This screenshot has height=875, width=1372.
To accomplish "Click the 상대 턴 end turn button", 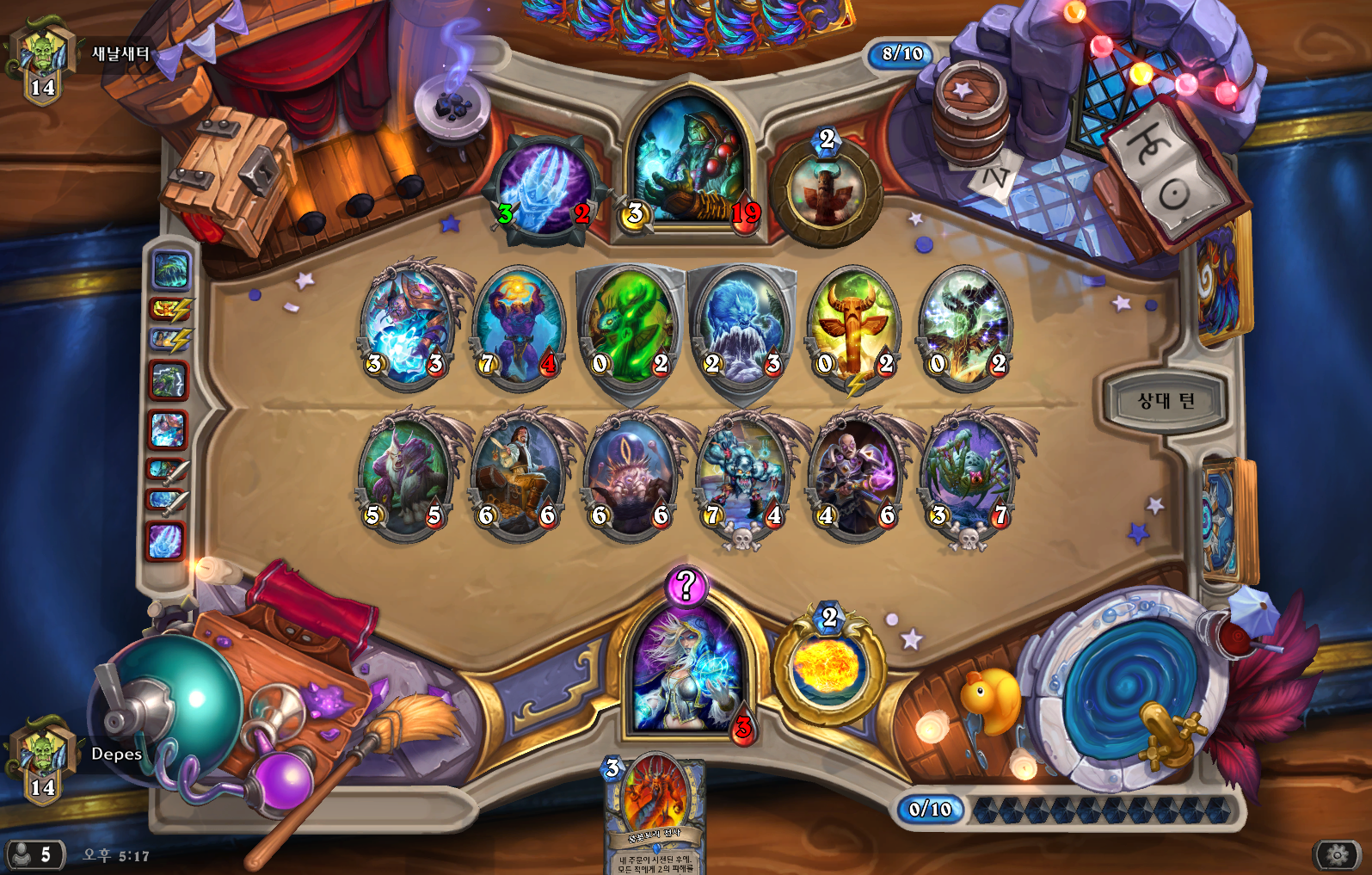I will pyautogui.click(x=1165, y=401).
